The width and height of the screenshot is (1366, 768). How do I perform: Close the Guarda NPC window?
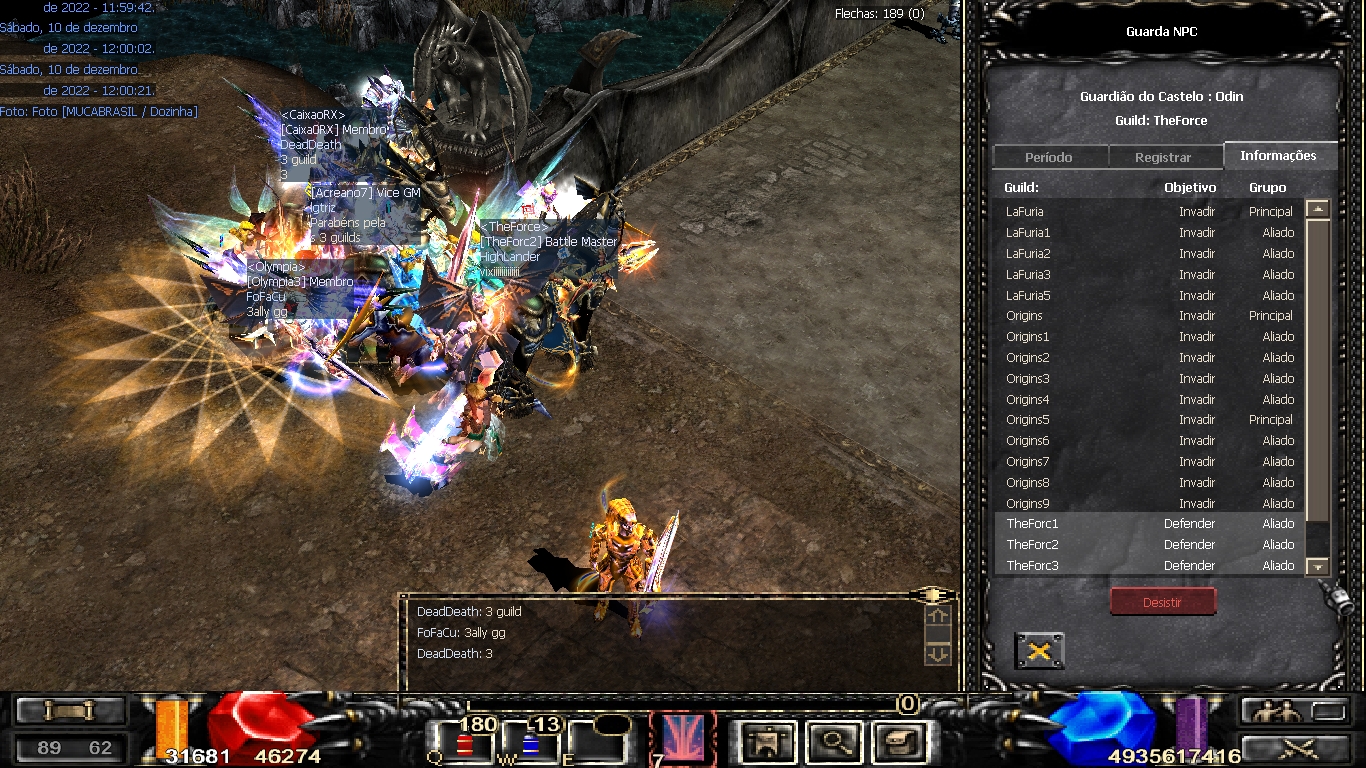tap(1039, 651)
